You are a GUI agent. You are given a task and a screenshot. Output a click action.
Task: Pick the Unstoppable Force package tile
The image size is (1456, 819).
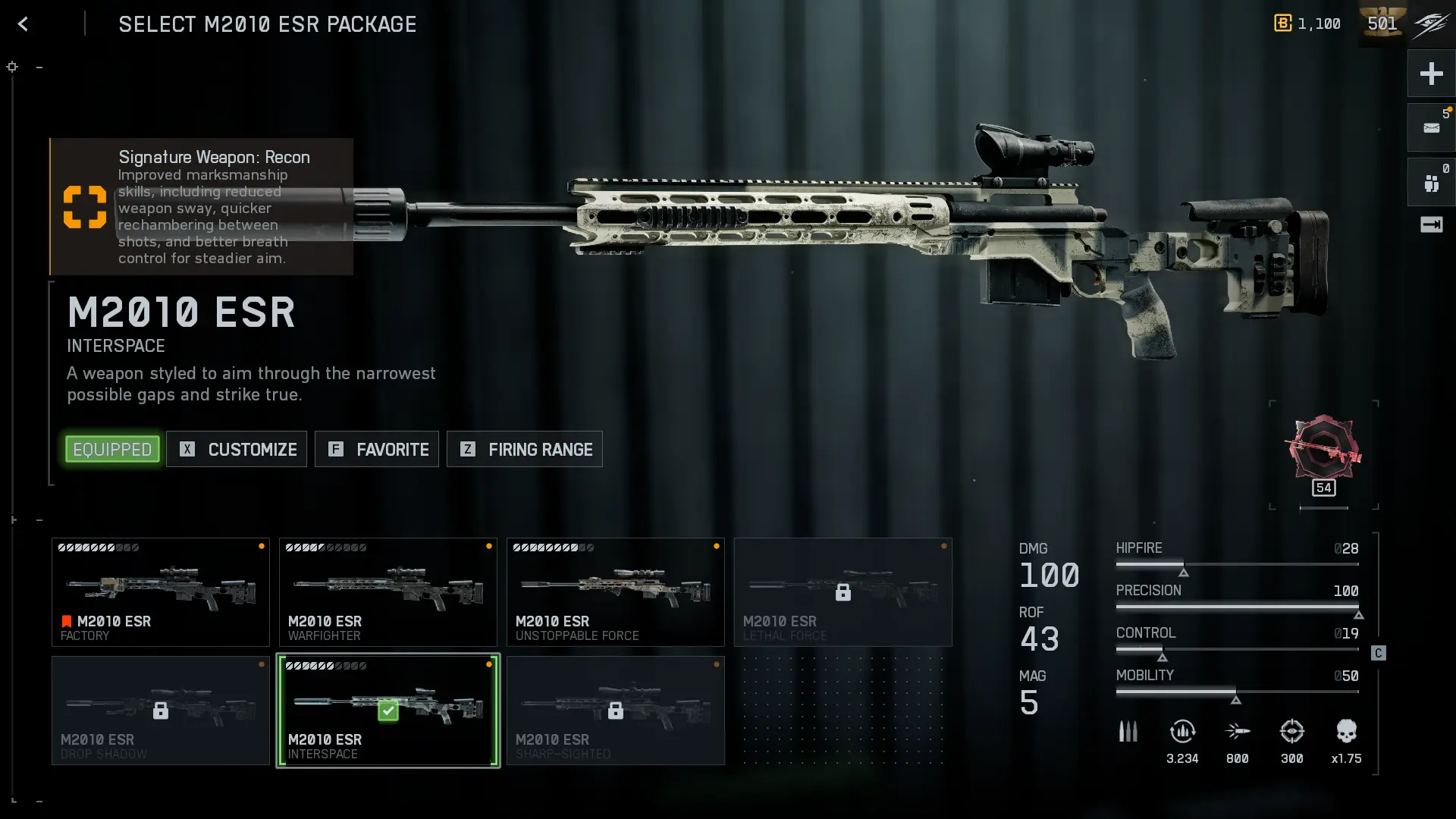[x=616, y=592]
